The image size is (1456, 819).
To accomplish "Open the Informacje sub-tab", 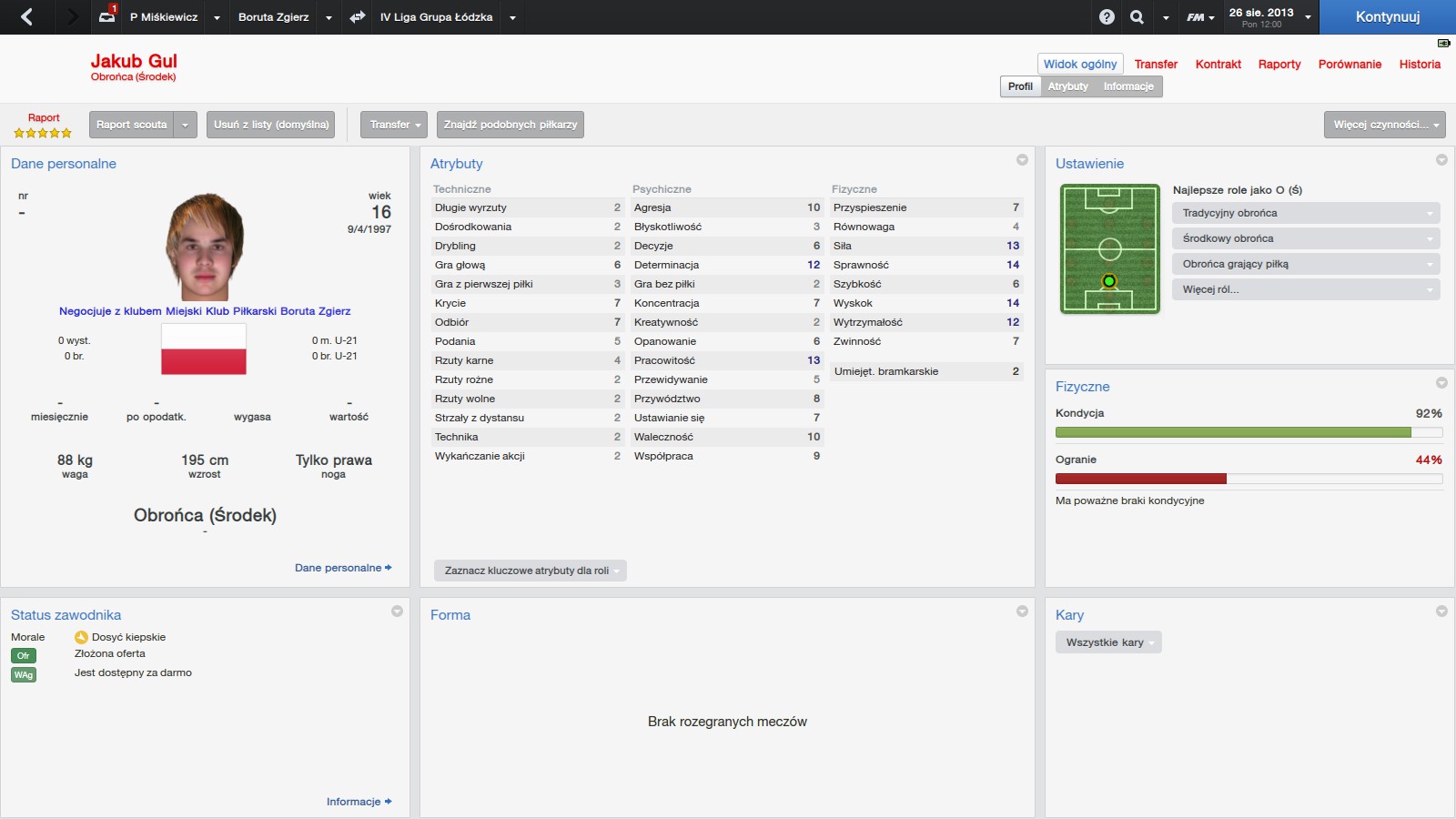I will click(x=1128, y=86).
